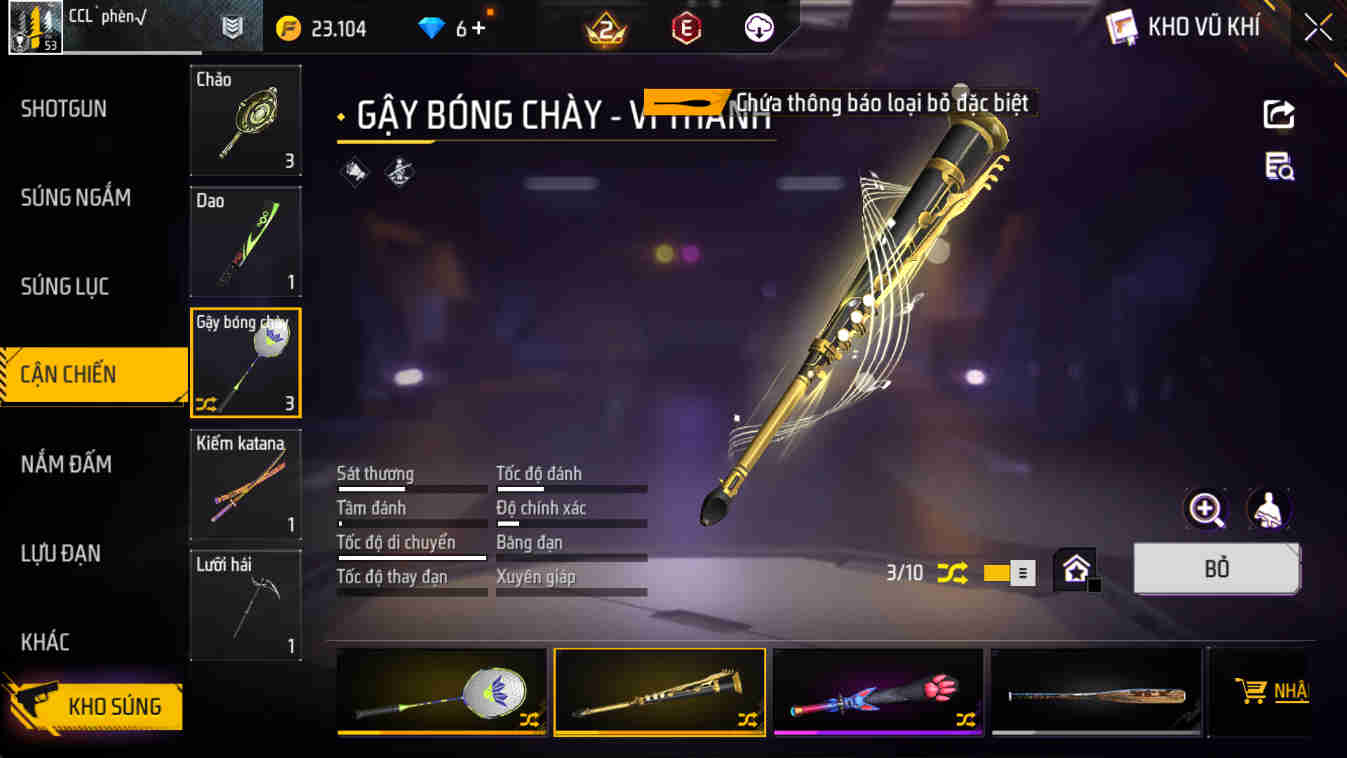Viewport: 1347px width, 758px height.
Task: Open the cloud download icon in top bar
Action: click(x=757, y=27)
